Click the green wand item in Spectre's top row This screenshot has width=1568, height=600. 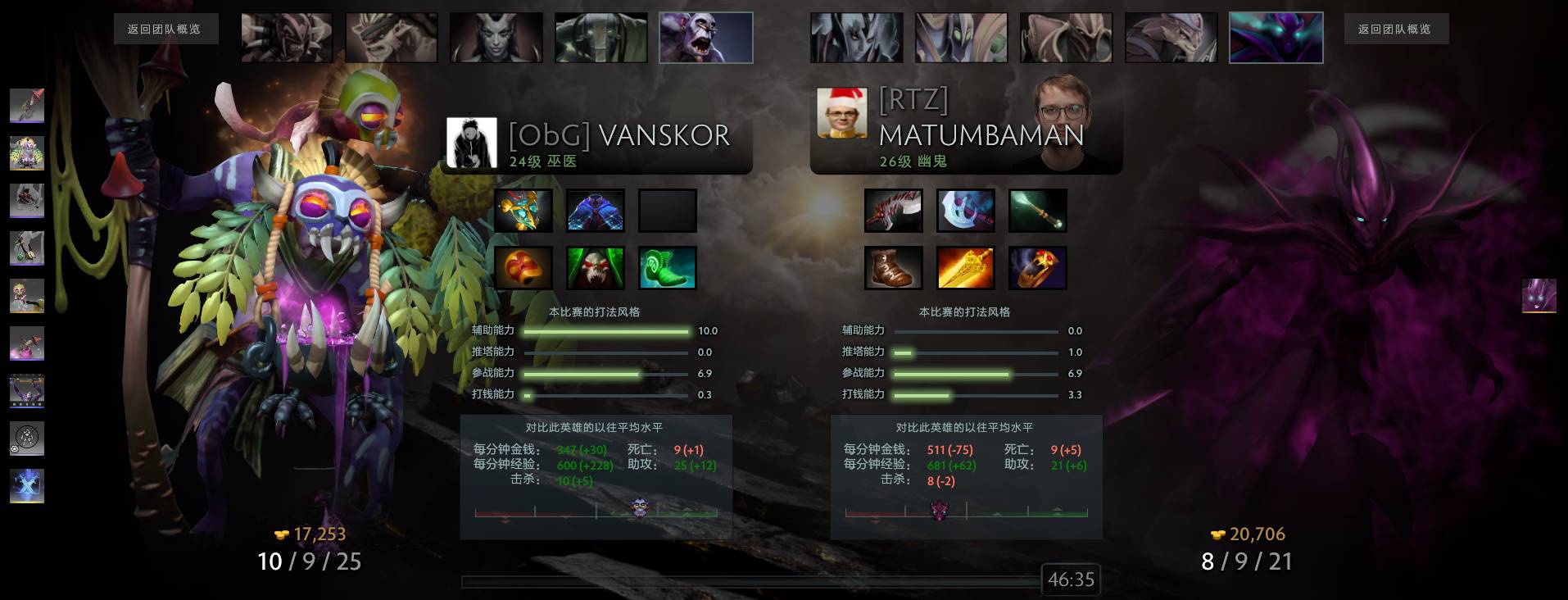point(1037,211)
